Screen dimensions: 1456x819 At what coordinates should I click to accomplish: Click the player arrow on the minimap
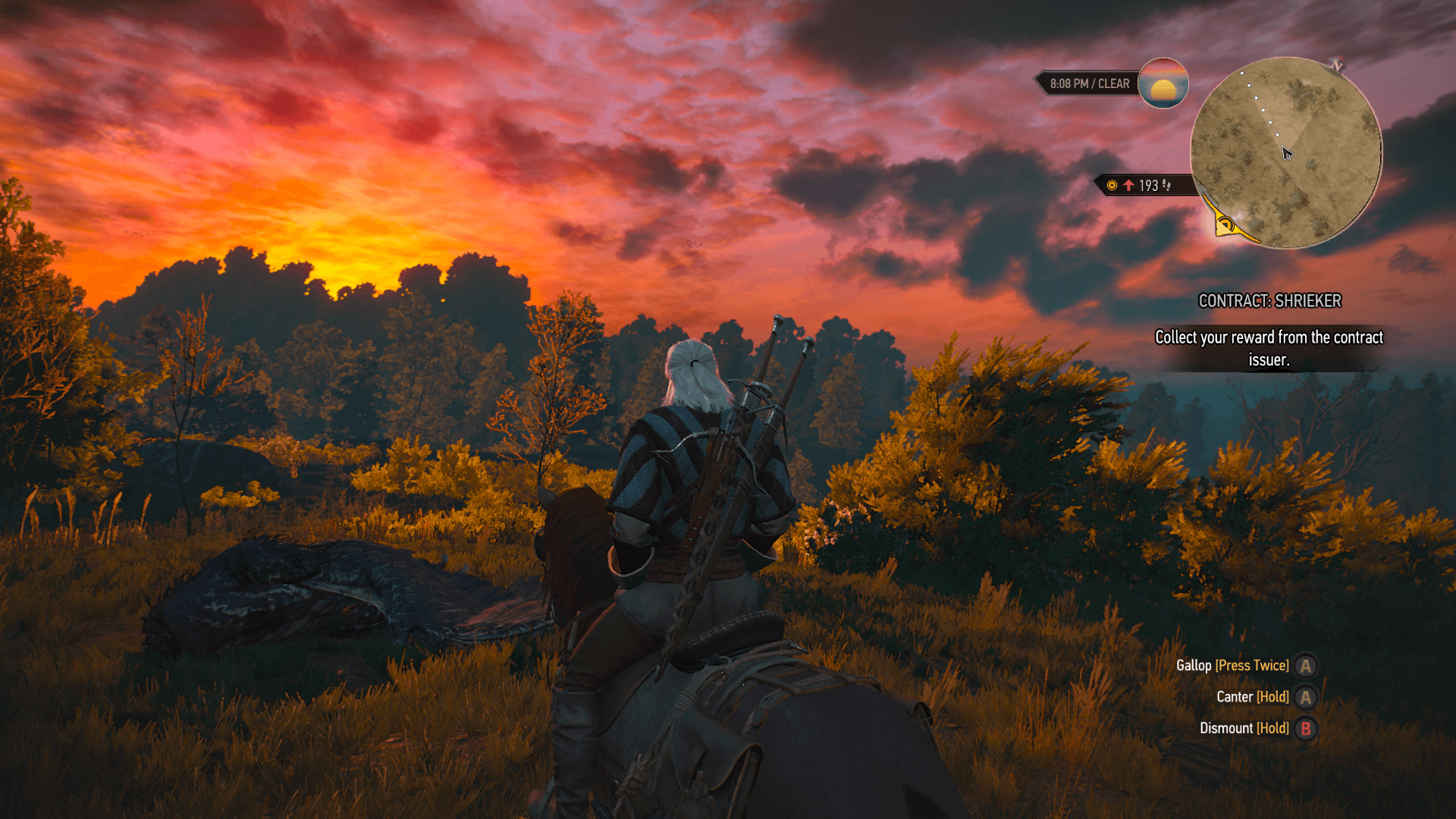pos(1287,153)
